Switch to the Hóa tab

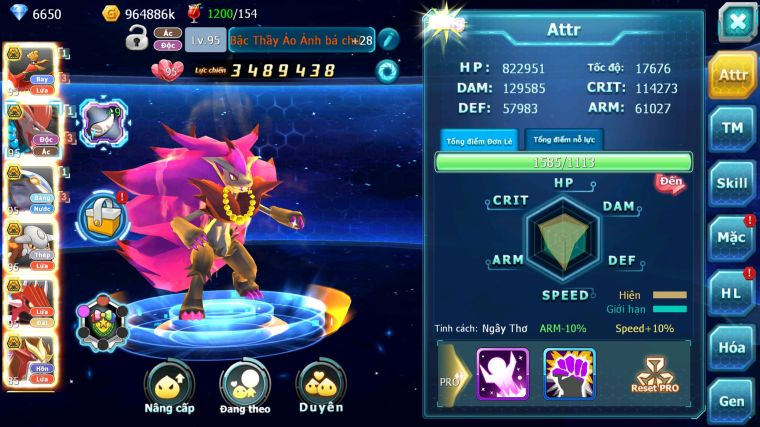click(732, 348)
